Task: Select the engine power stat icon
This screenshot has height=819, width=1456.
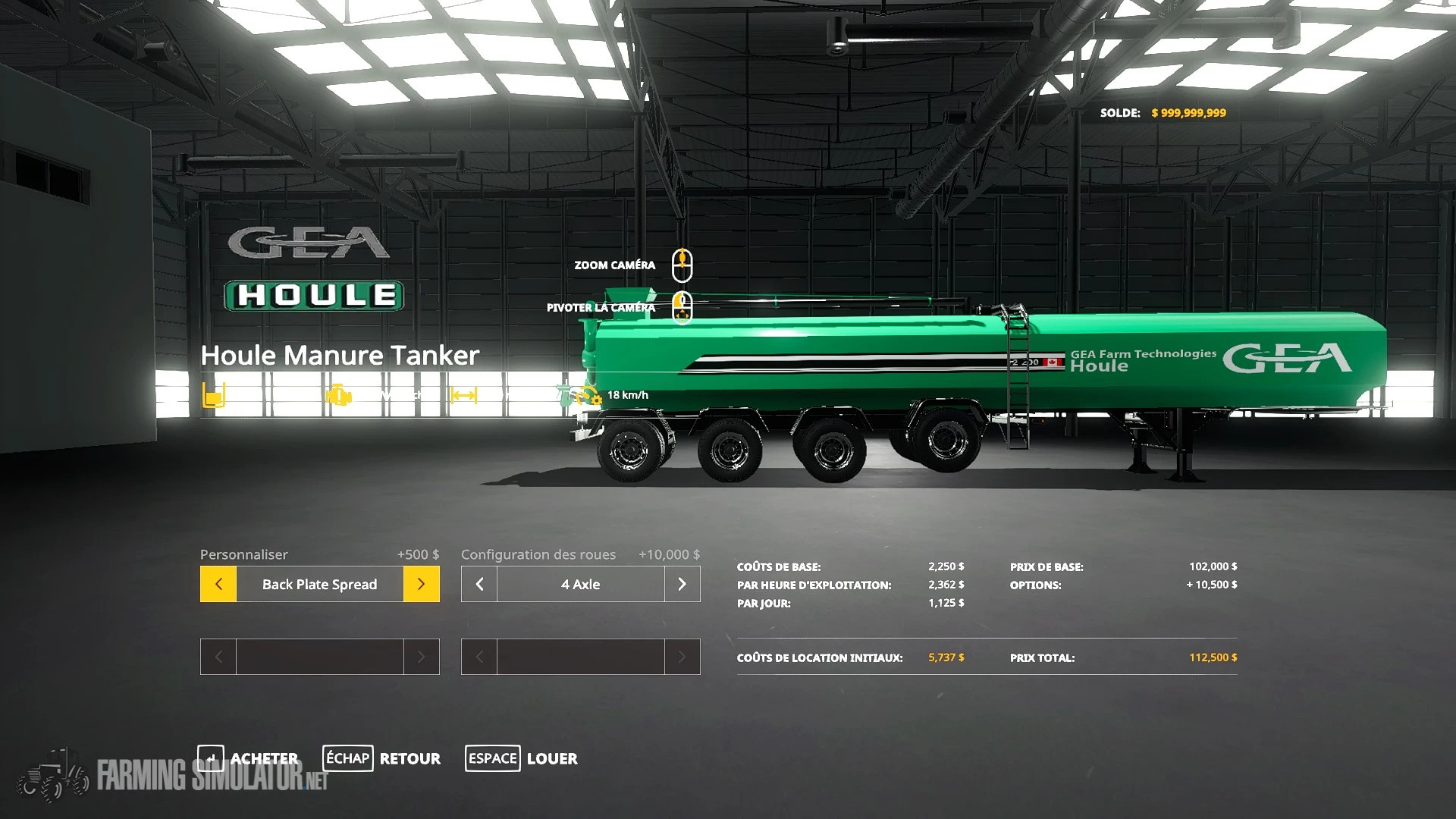Action: (x=339, y=394)
